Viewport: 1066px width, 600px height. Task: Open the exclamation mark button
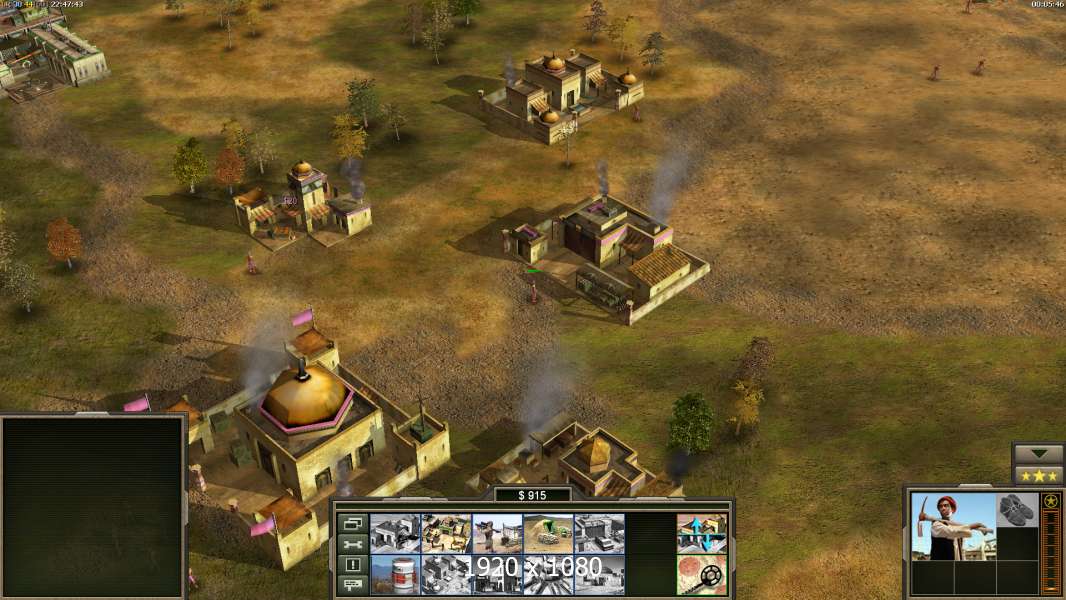[x=352, y=564]
